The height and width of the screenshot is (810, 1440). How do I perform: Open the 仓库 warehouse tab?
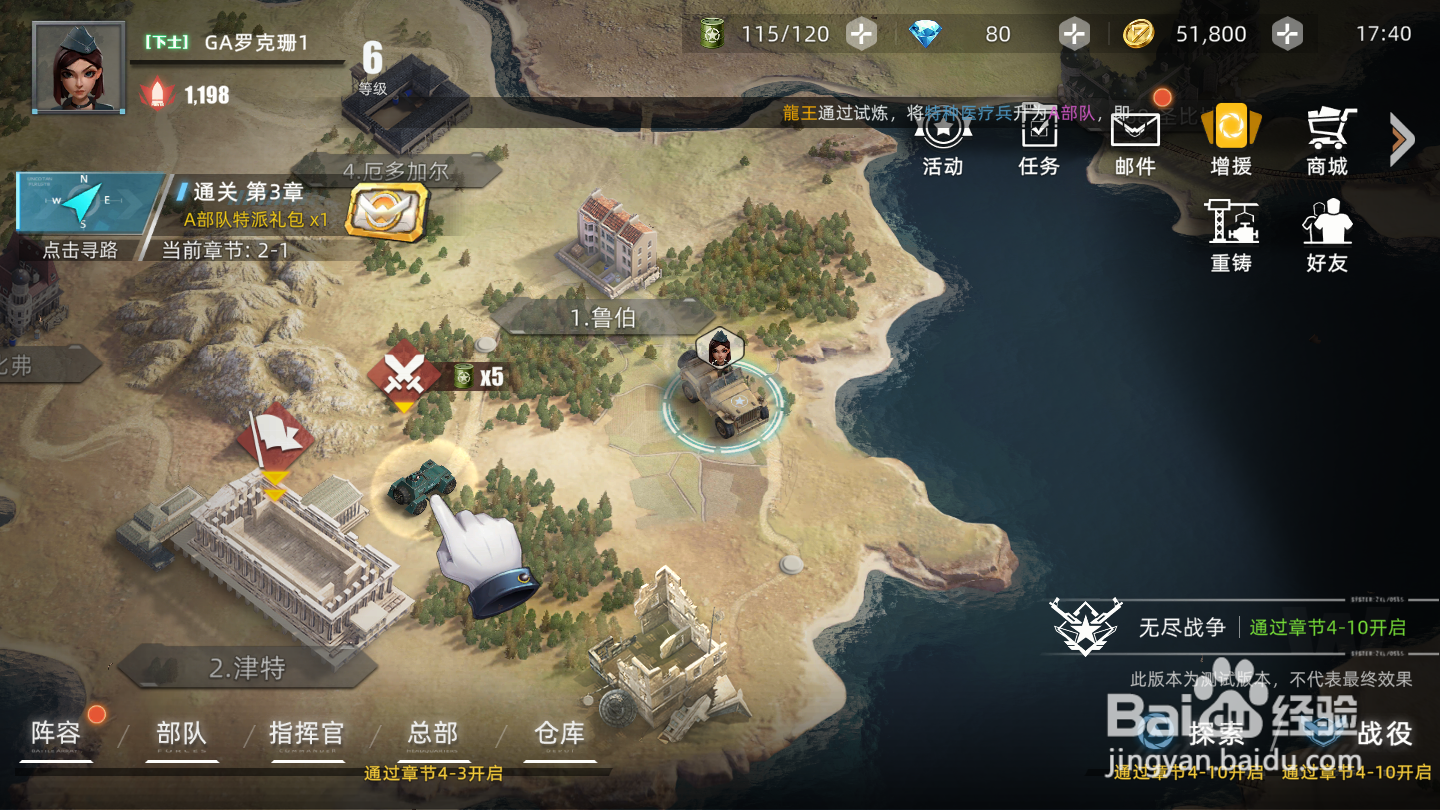[x=559, y=735]
